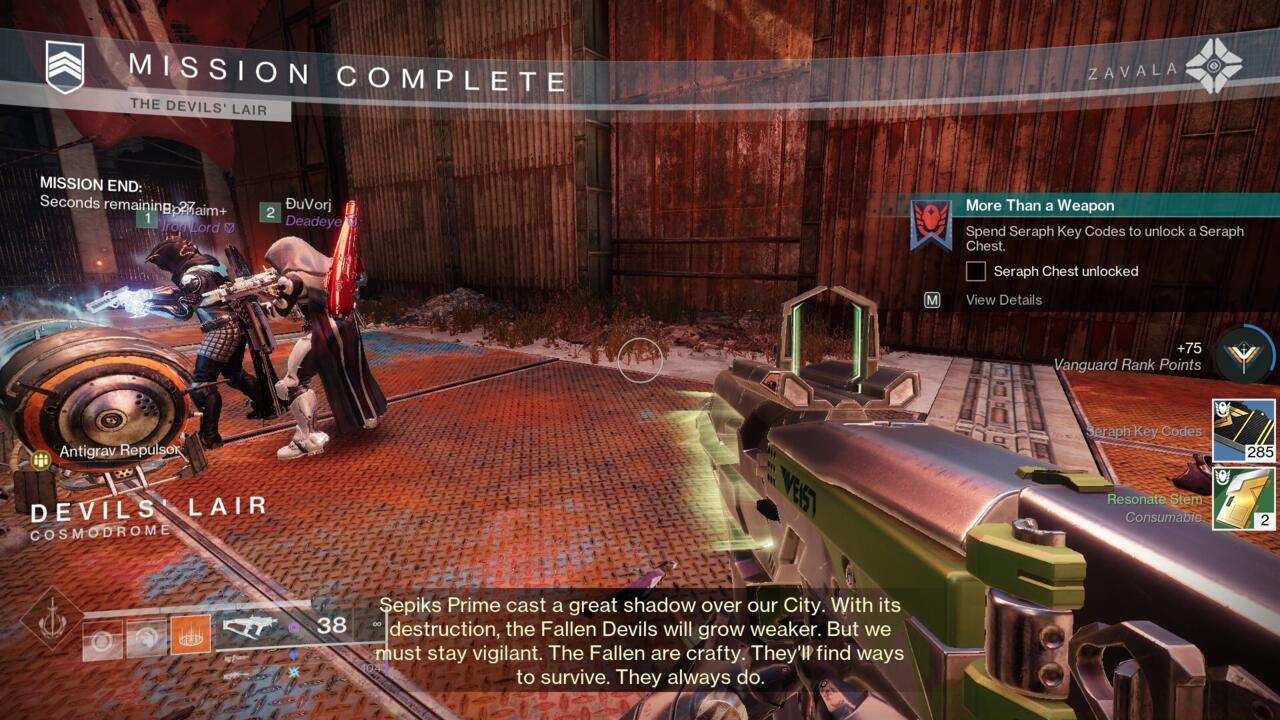Image resolution: width=1280 pixels, height=720 pixels.
Task: Click the Ghost icon beside Zavala's name
Action: (1213, 65)
